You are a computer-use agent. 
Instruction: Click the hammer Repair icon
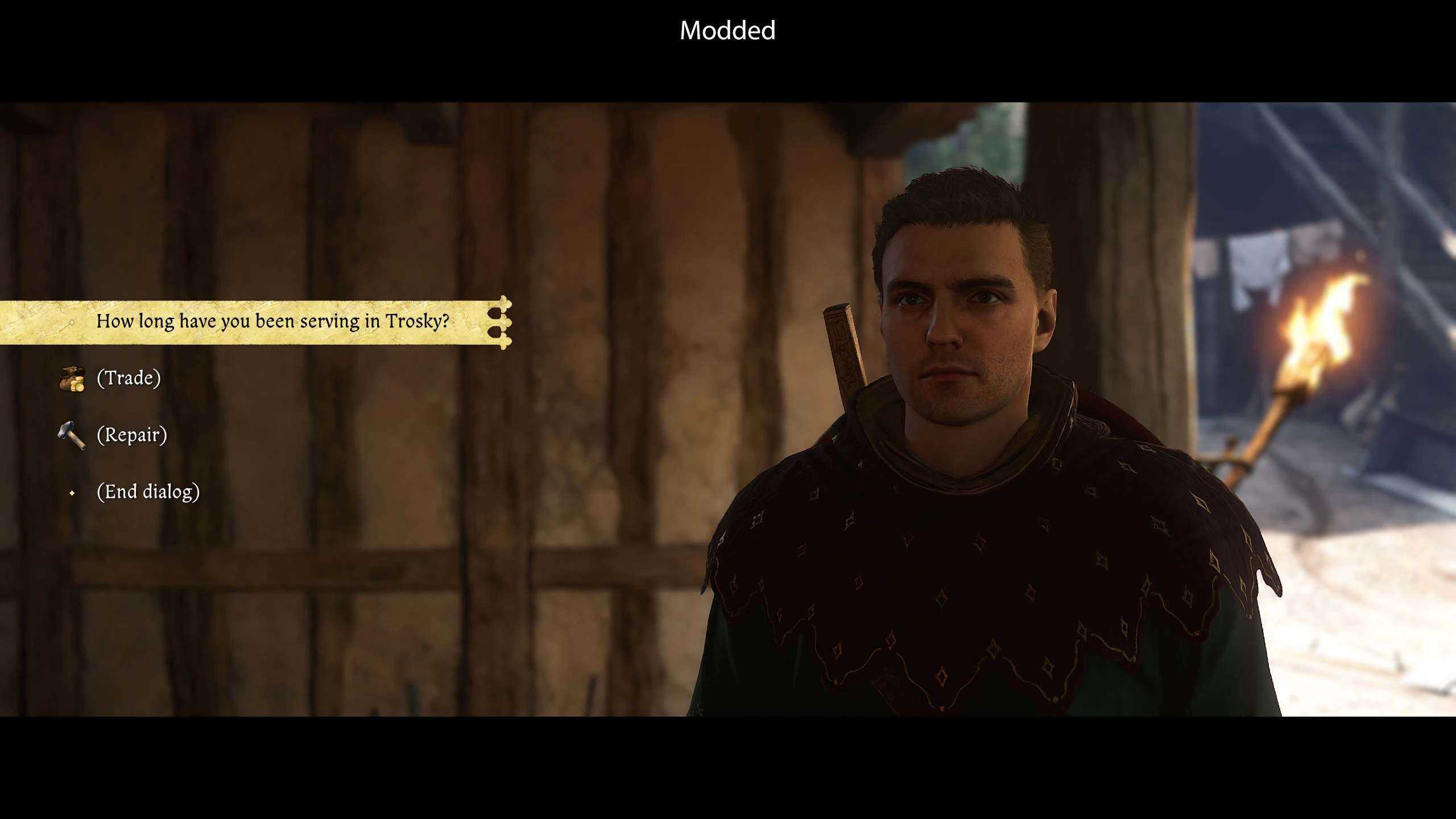72,435
